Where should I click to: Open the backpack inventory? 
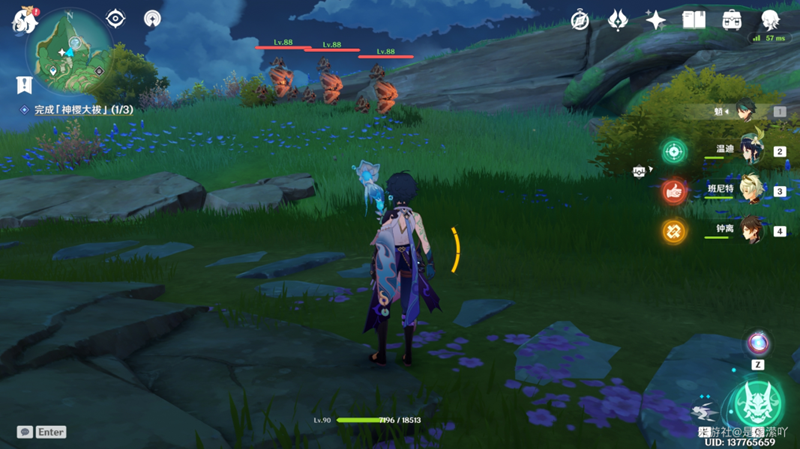point(731,19)
